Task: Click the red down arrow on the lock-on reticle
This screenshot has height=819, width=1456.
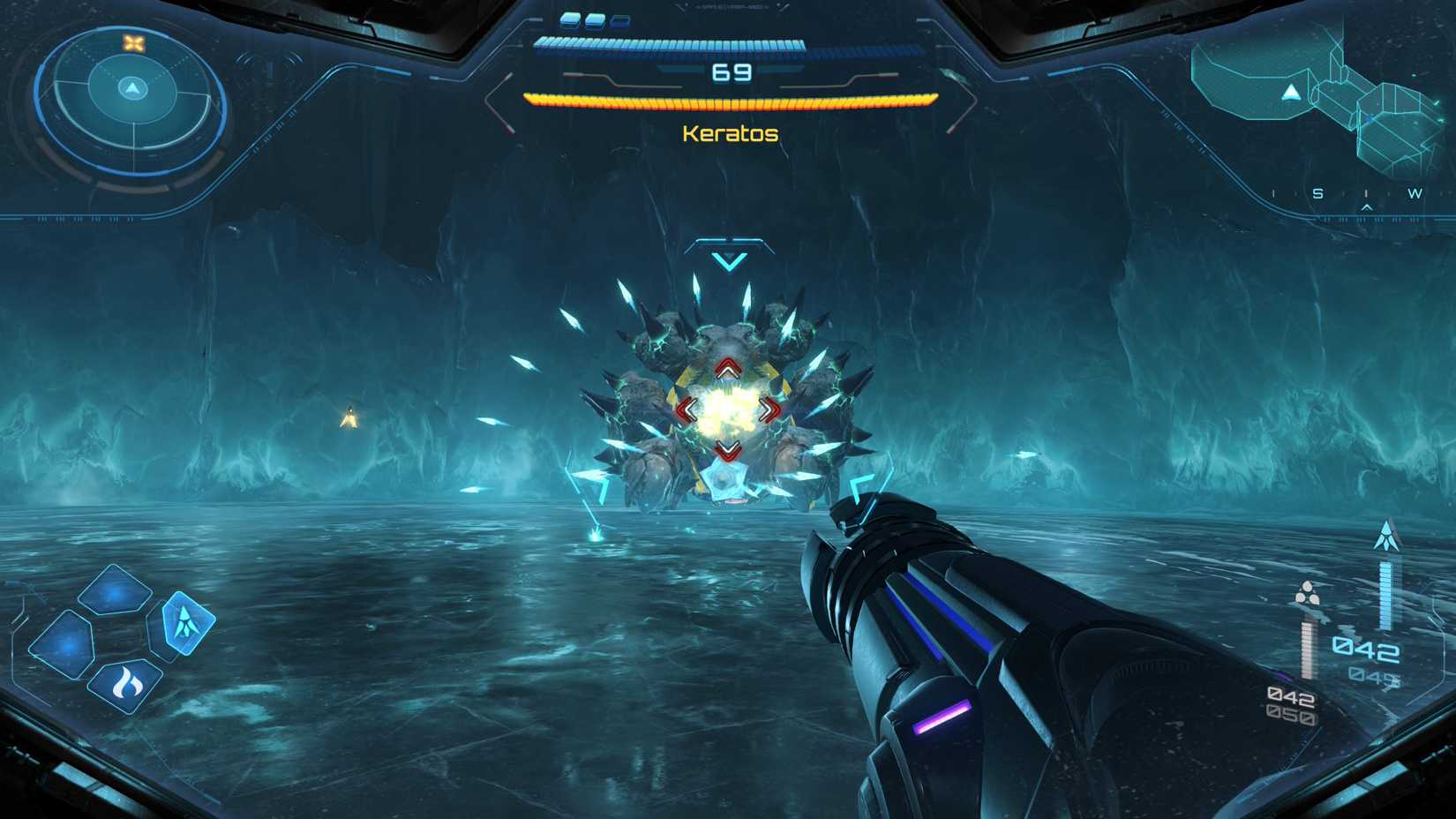Action: coord(727,448)
